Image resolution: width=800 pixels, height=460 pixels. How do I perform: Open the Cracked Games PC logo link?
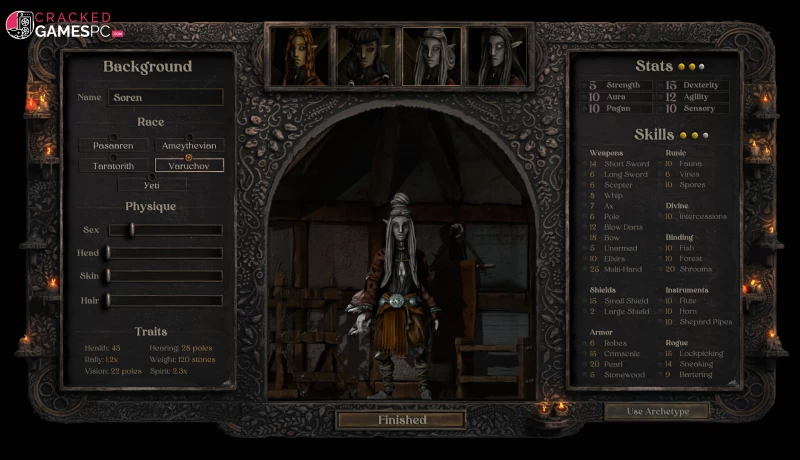[65, 24]
